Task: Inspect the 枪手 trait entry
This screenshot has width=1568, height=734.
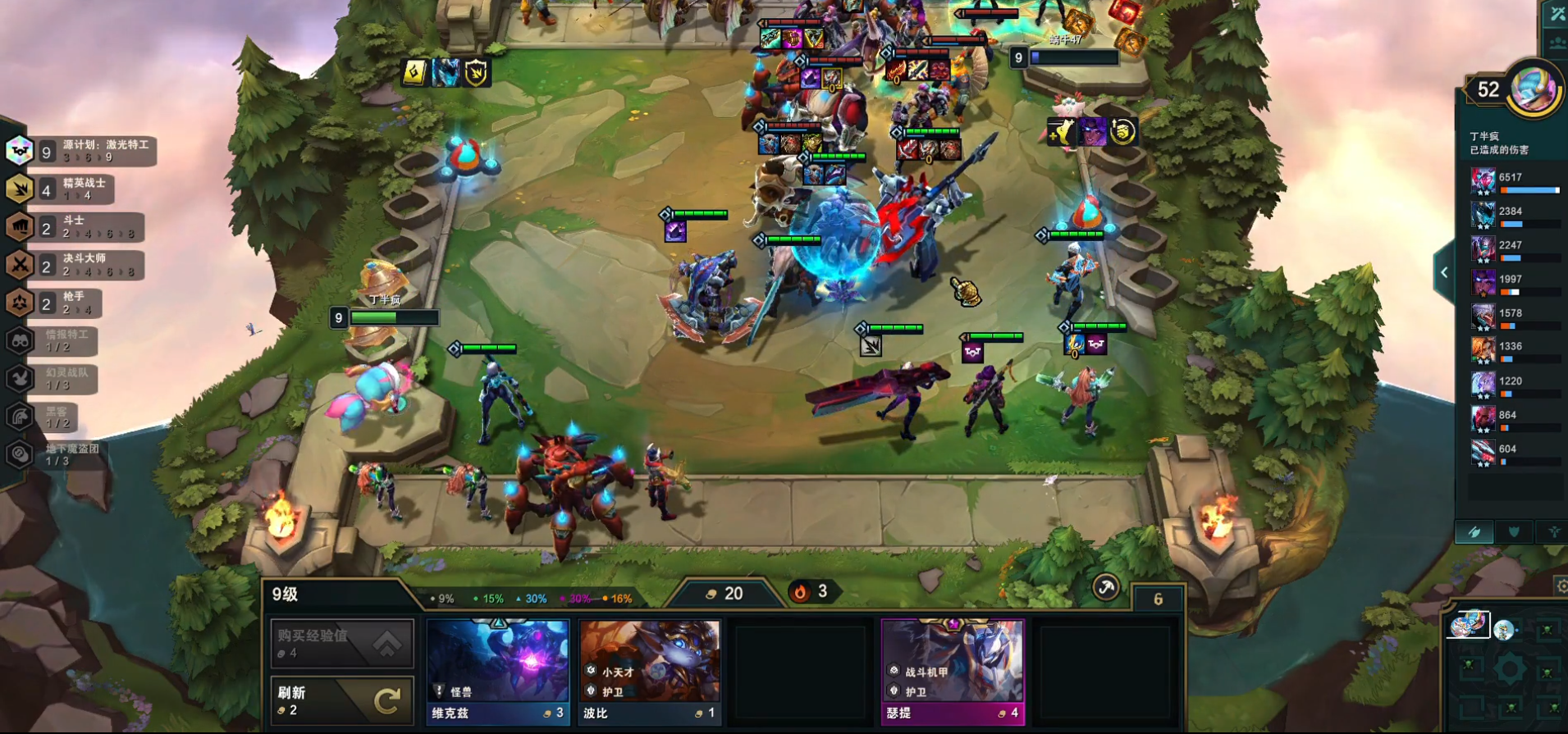Action: pos(56,303)
